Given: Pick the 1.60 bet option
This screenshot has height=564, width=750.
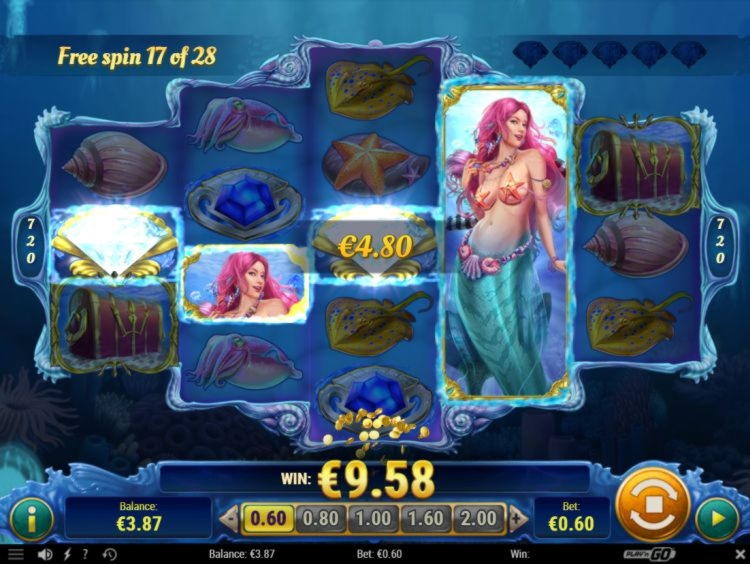Looking at the screenshot, I should click(428, 518).
